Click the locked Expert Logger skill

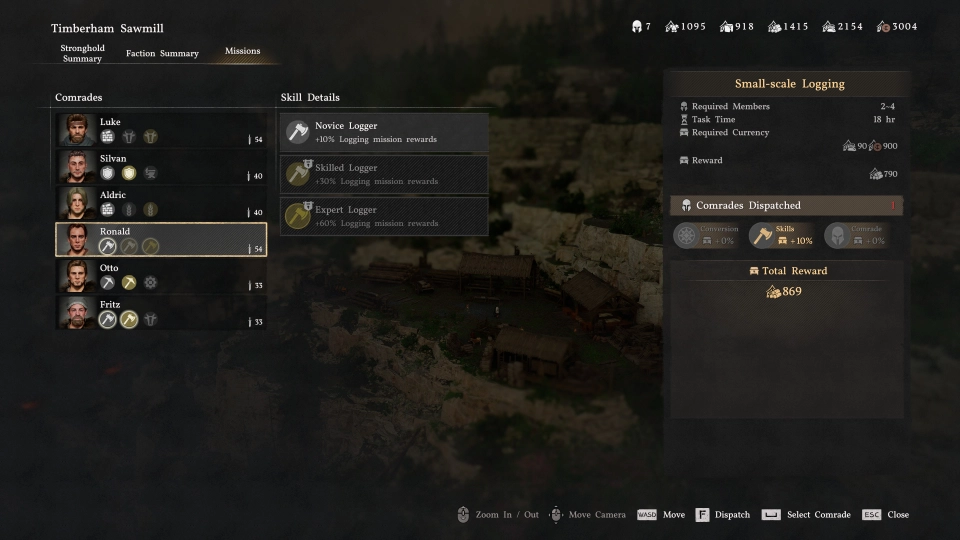click(384, 216)
